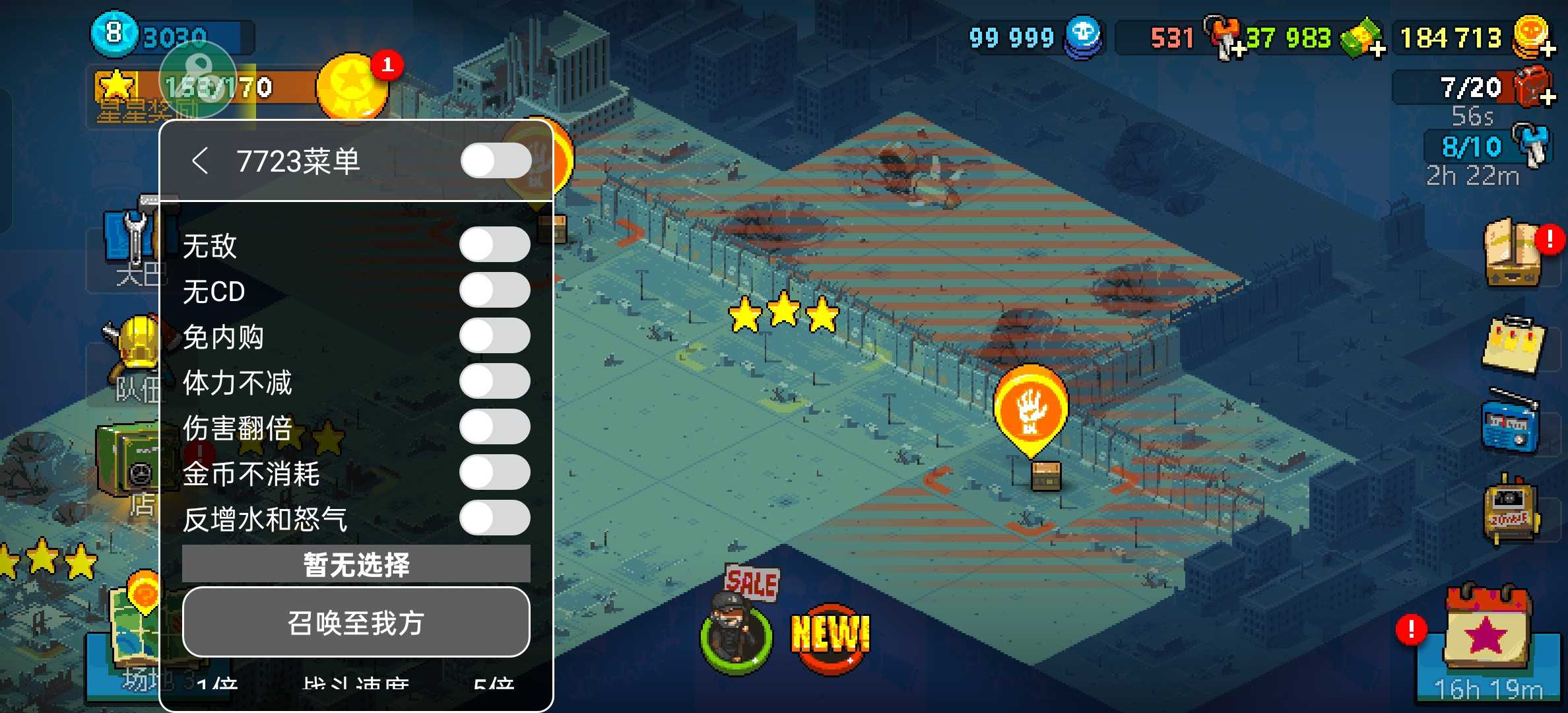Toggle 反增水和怒气 switch

point(494,518)
